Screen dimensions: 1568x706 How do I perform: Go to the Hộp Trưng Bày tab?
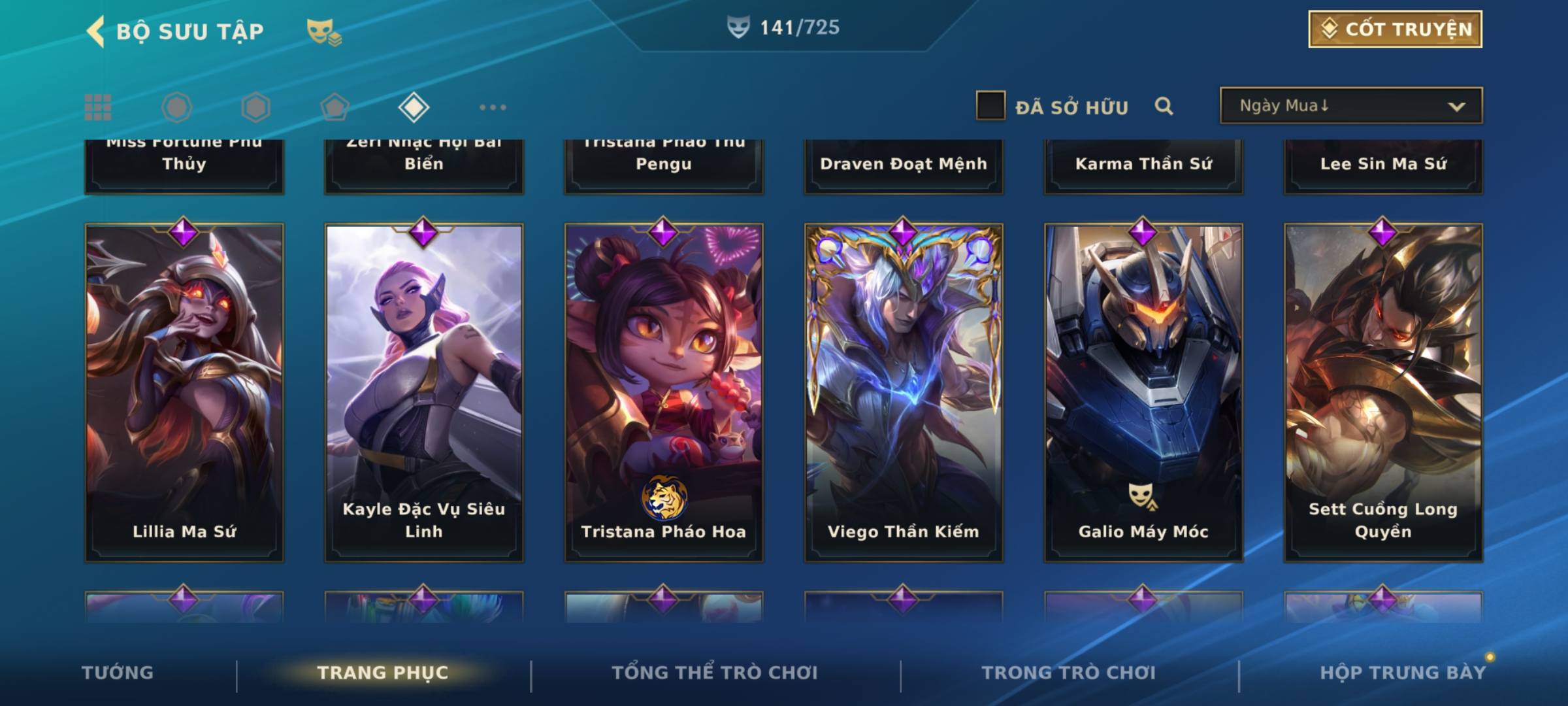(1403, 673)
